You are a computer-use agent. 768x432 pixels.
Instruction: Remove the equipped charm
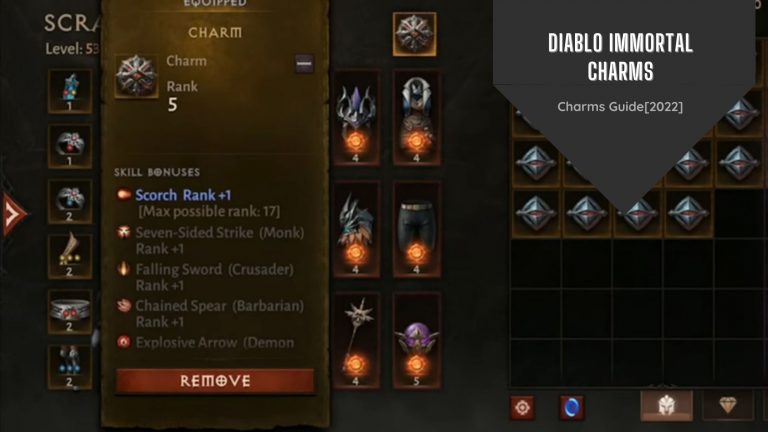click(215, 381)
